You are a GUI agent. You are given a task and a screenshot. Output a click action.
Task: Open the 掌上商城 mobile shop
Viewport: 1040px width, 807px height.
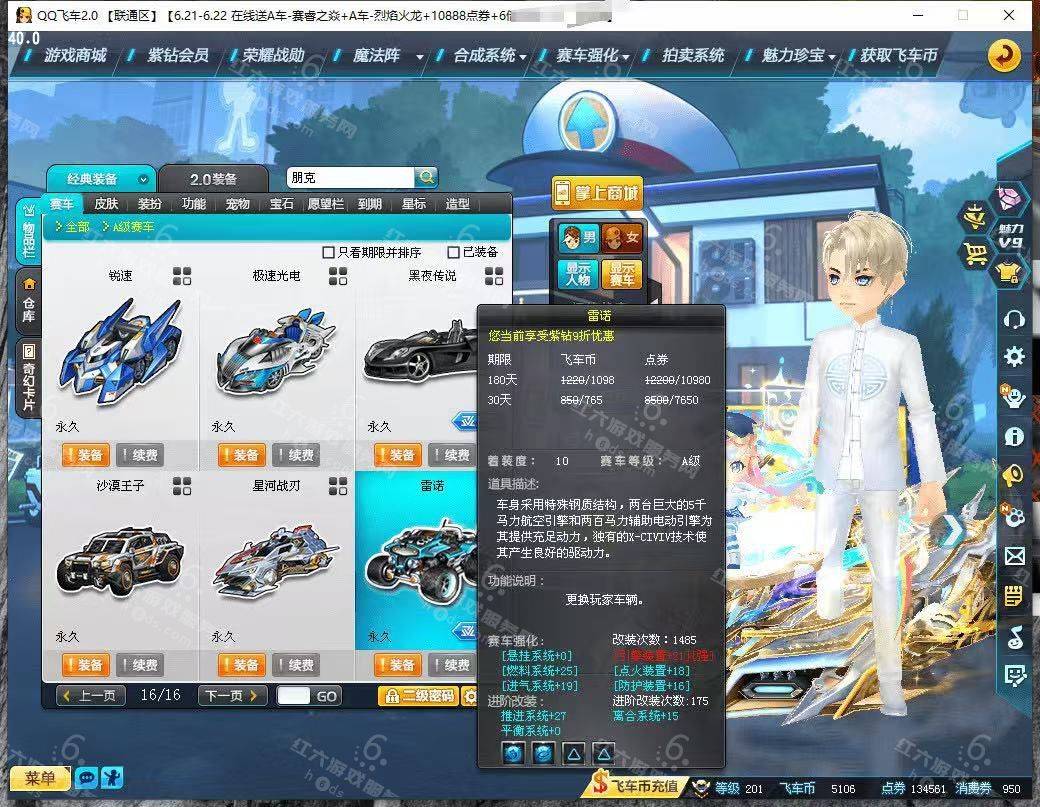(x=597, y=192)
